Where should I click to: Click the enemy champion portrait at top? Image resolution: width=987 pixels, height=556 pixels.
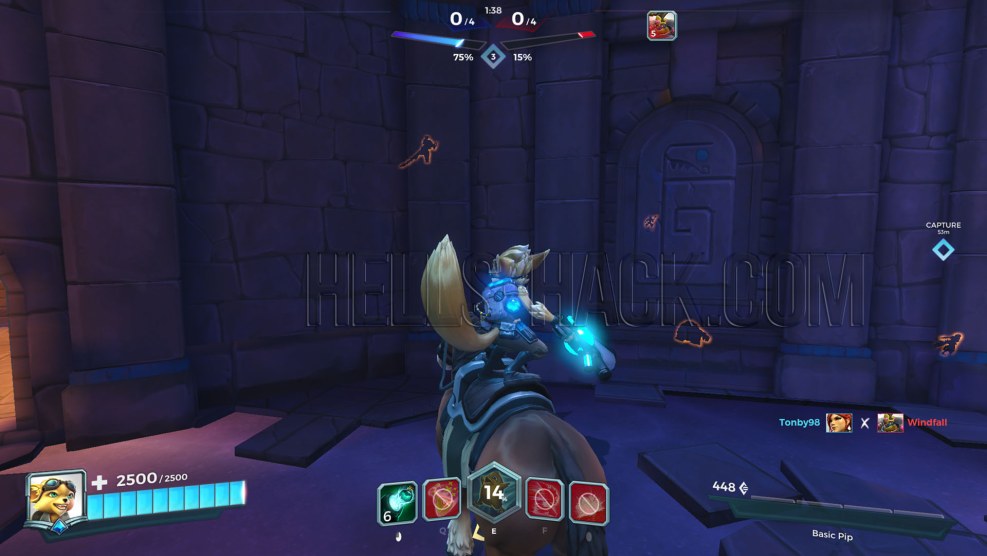pos(661,25)
